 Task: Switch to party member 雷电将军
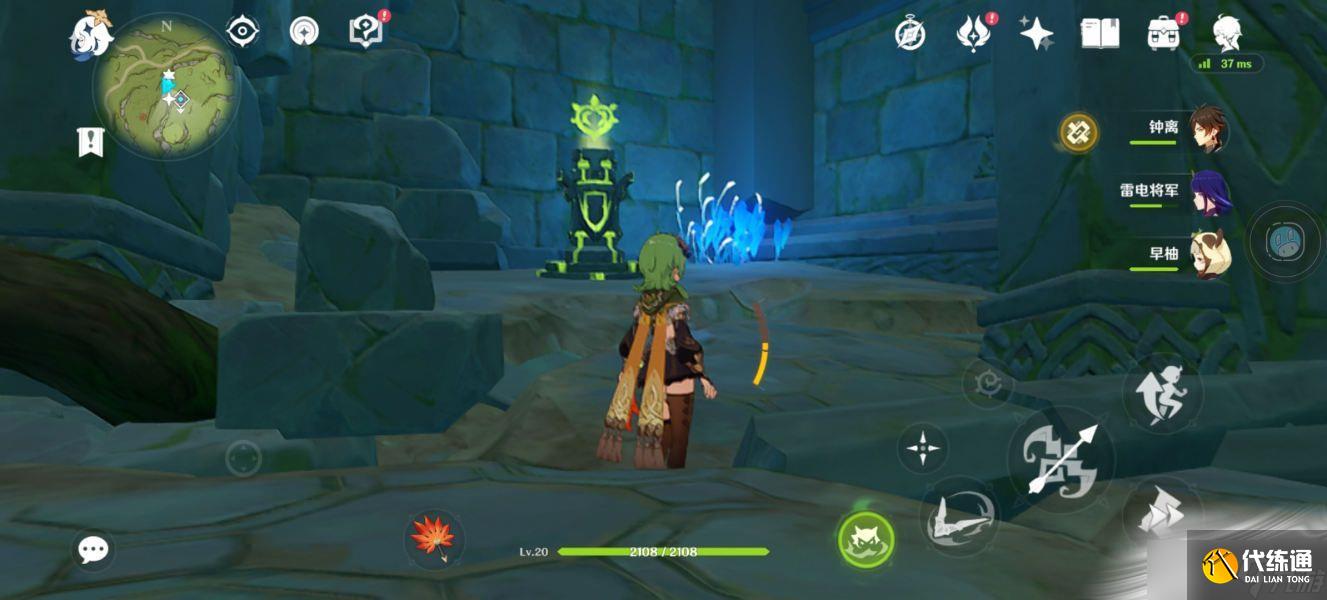1209,192
